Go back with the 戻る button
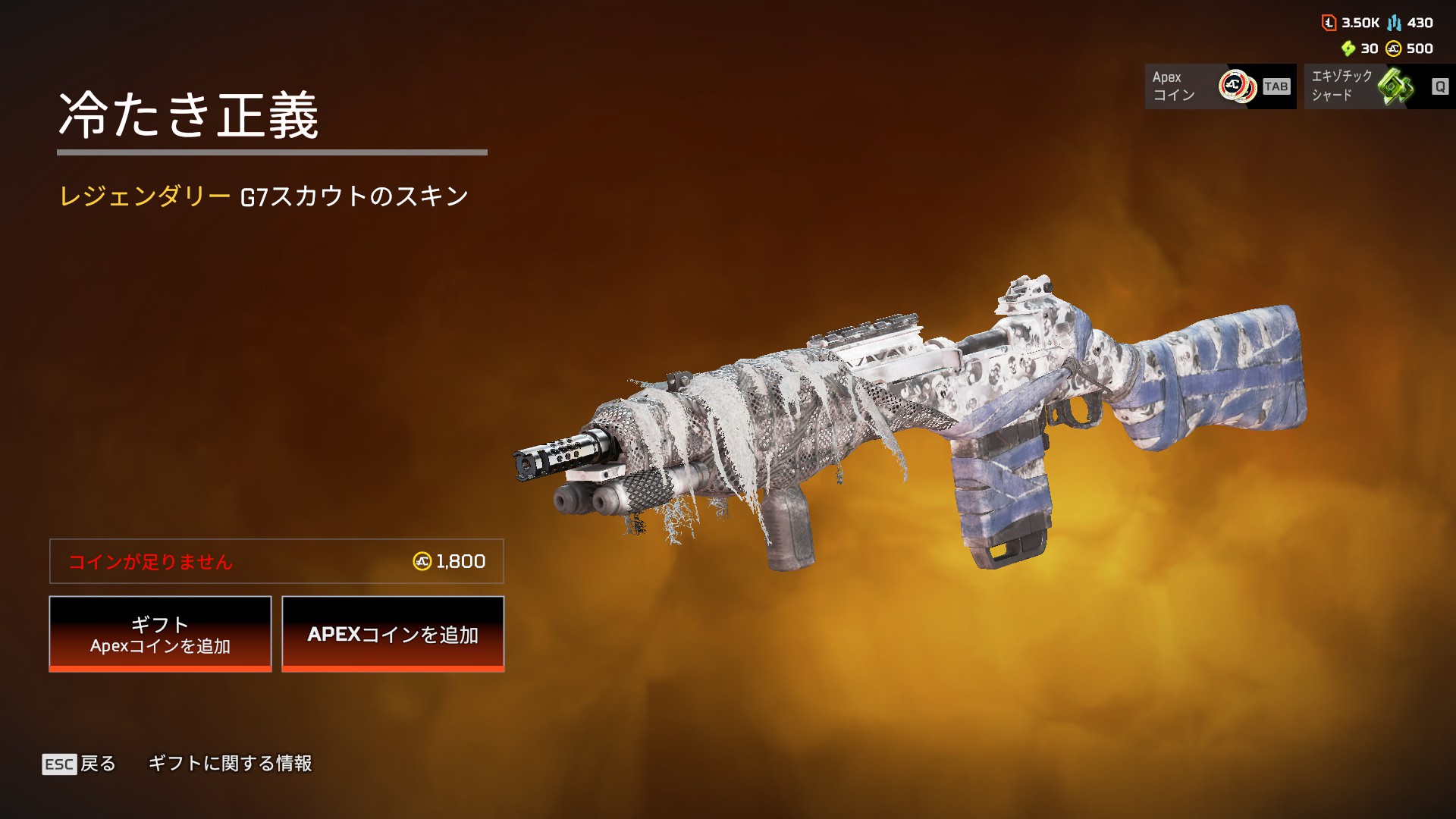The width and height of the screenshot is (1456, 819). 80,764
